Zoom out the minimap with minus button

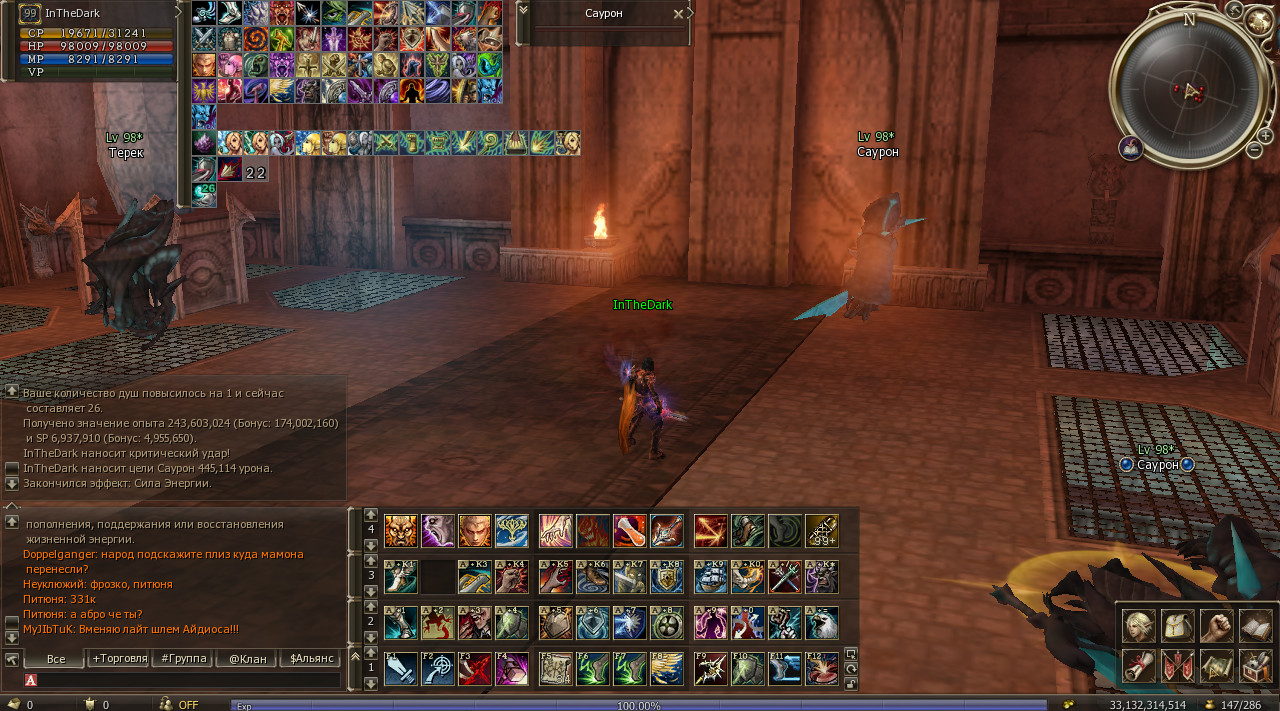(1254, 150)
